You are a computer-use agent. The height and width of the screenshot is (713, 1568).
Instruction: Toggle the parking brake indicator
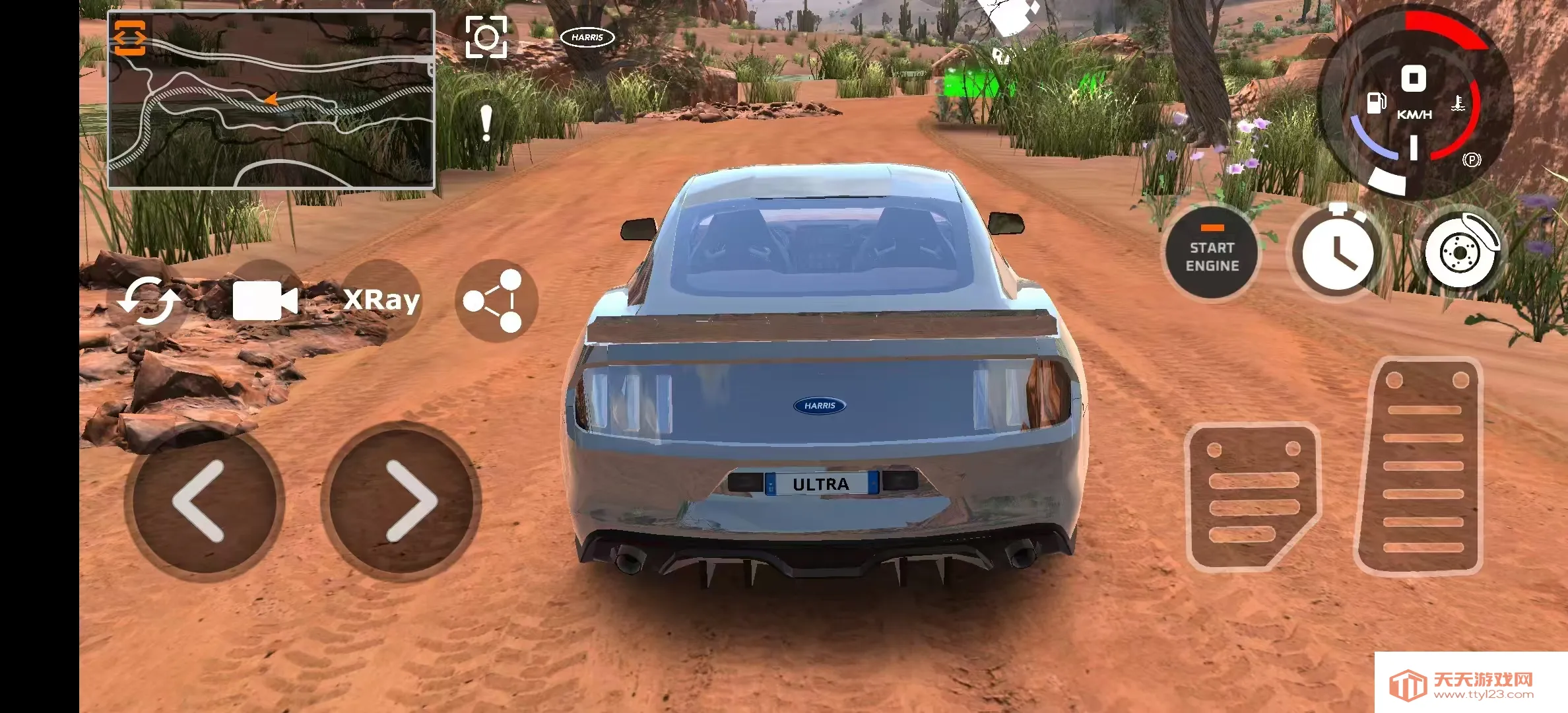tap(1474, 160)
